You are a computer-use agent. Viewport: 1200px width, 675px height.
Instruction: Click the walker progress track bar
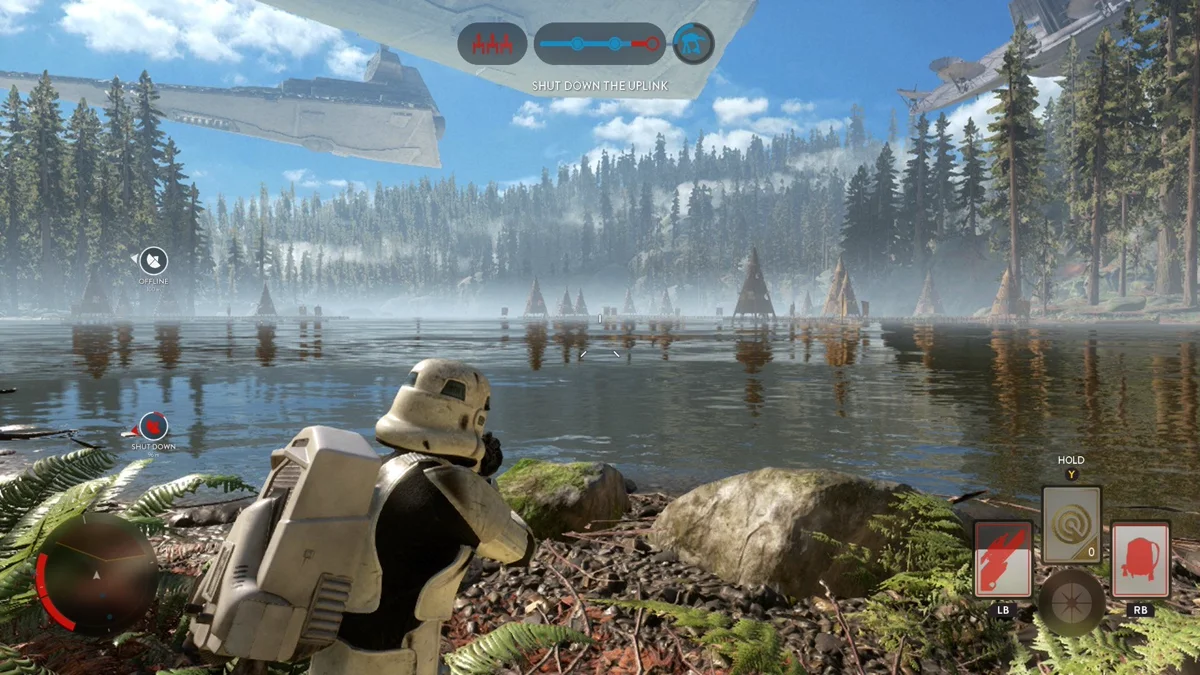[600, 44]
